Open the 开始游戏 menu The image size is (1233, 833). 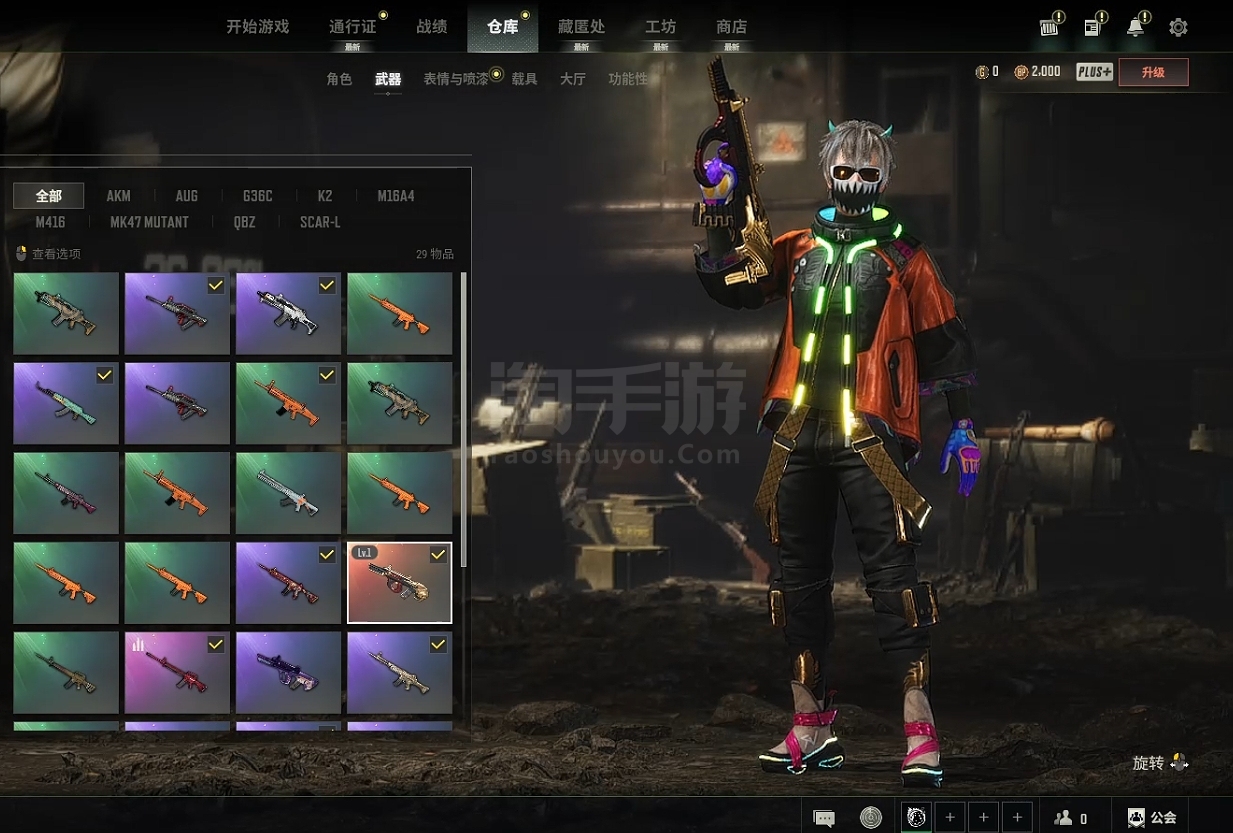[257, 27]
